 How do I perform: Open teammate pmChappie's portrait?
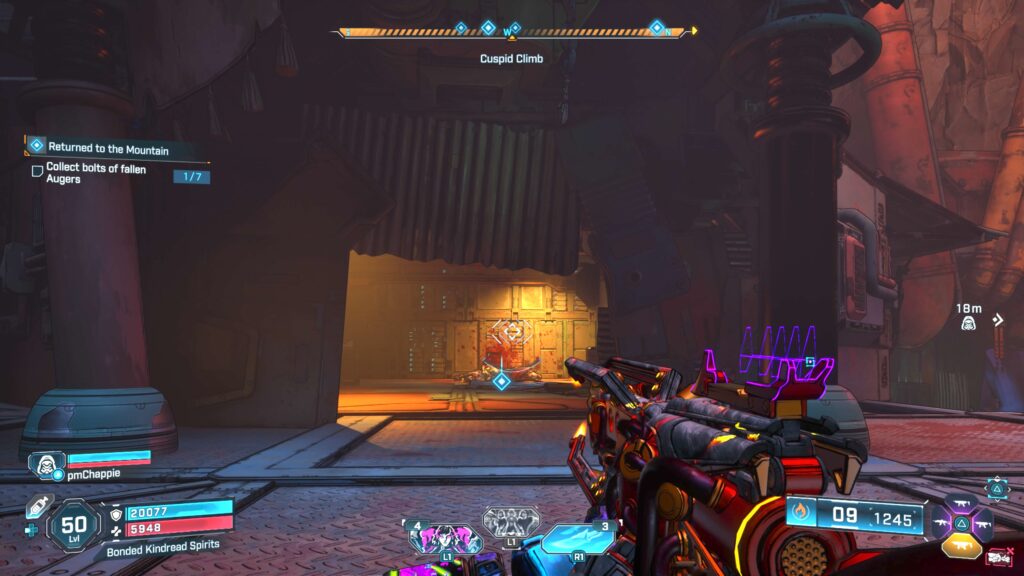pyautogui.click(x=46, y=464)
